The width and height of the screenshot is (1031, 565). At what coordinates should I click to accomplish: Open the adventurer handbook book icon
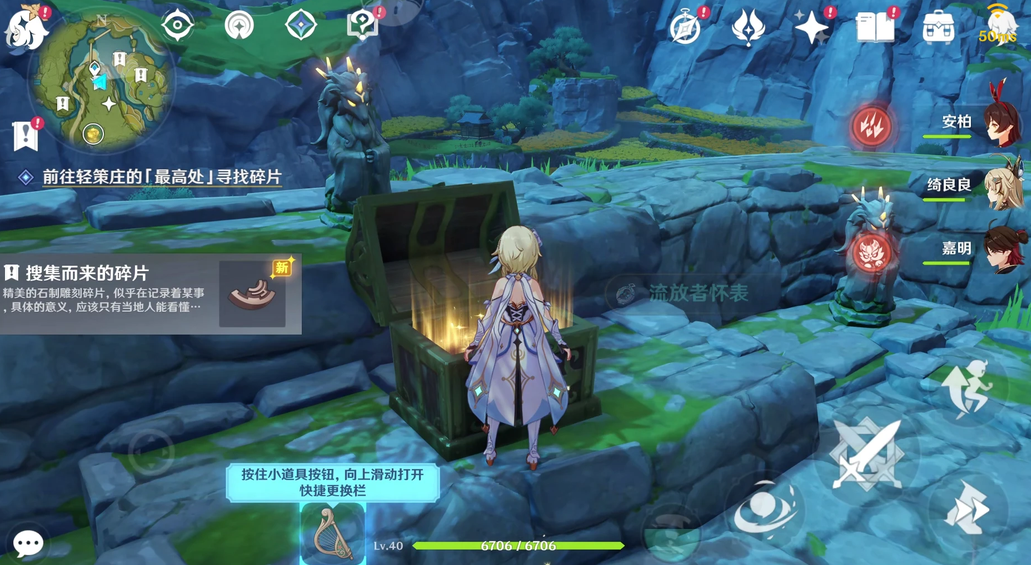875,28
